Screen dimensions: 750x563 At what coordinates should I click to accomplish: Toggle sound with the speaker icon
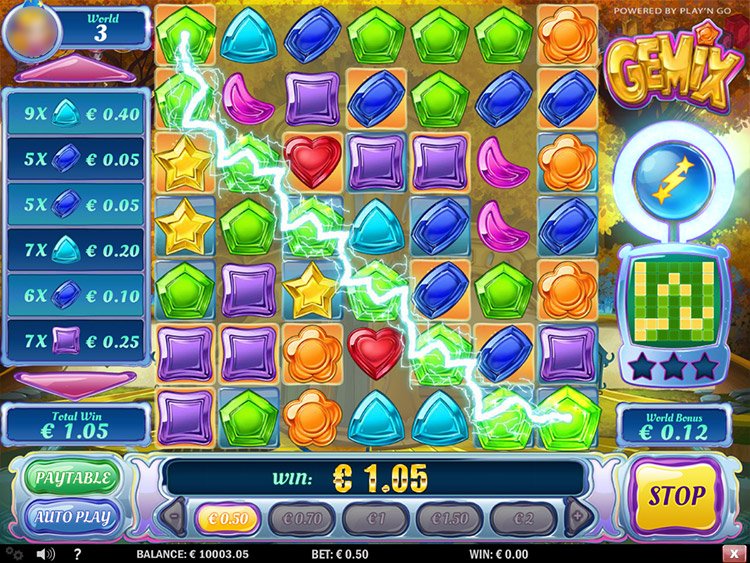(45, 553)
